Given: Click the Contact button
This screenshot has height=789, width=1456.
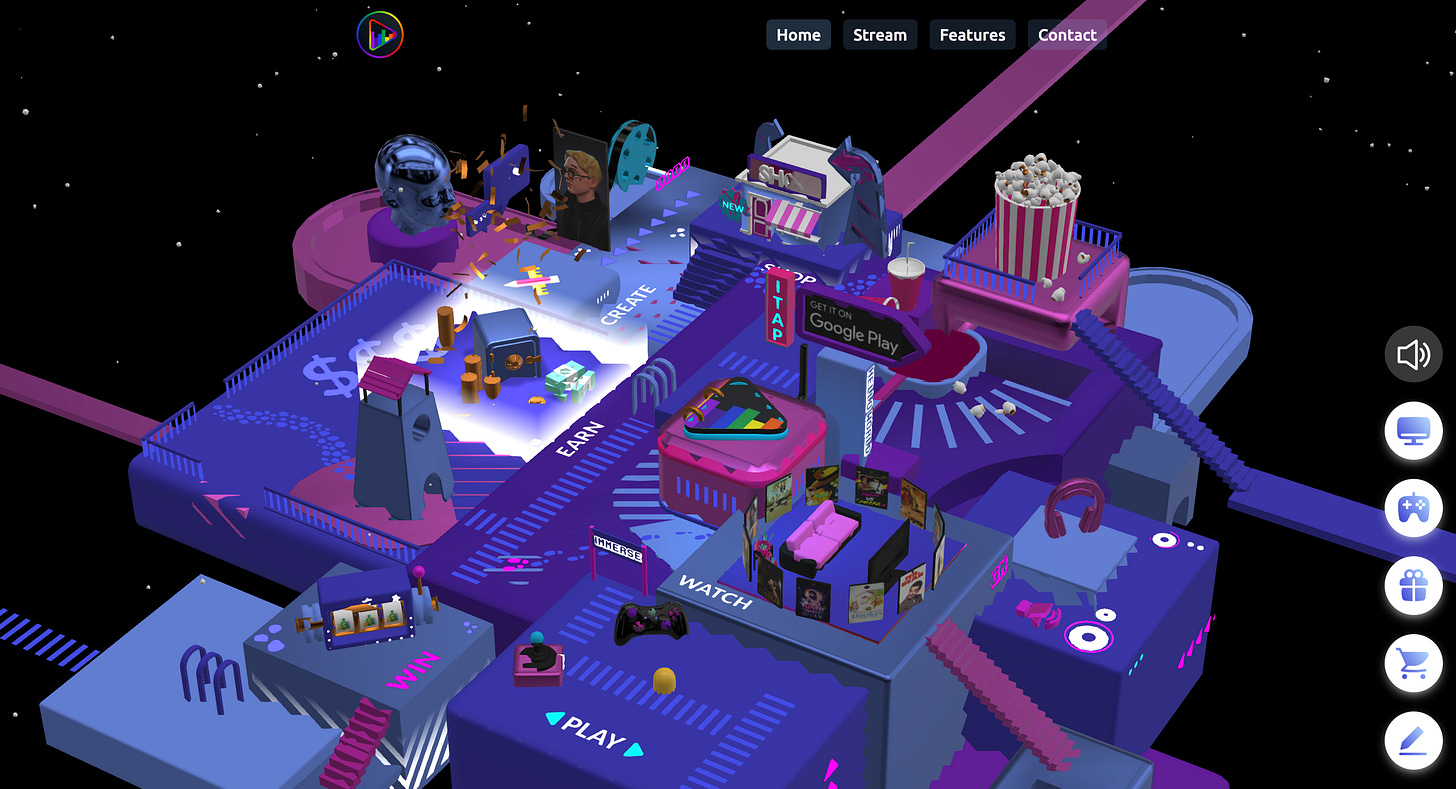Looking at the screenshot, I should click(1067, 34).
